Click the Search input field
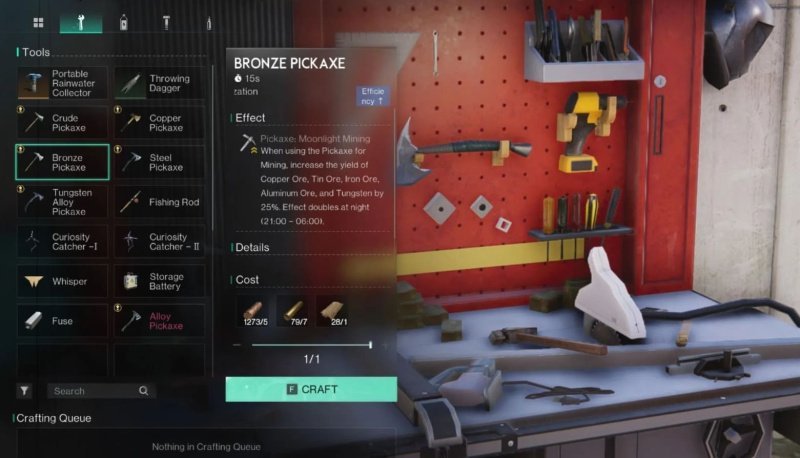Viewport: 800px width, 458px height. pos(95,391)
